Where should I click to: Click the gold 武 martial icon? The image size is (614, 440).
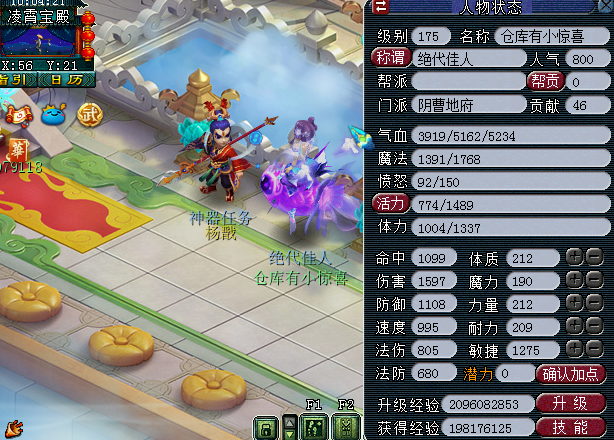point(90,114)
